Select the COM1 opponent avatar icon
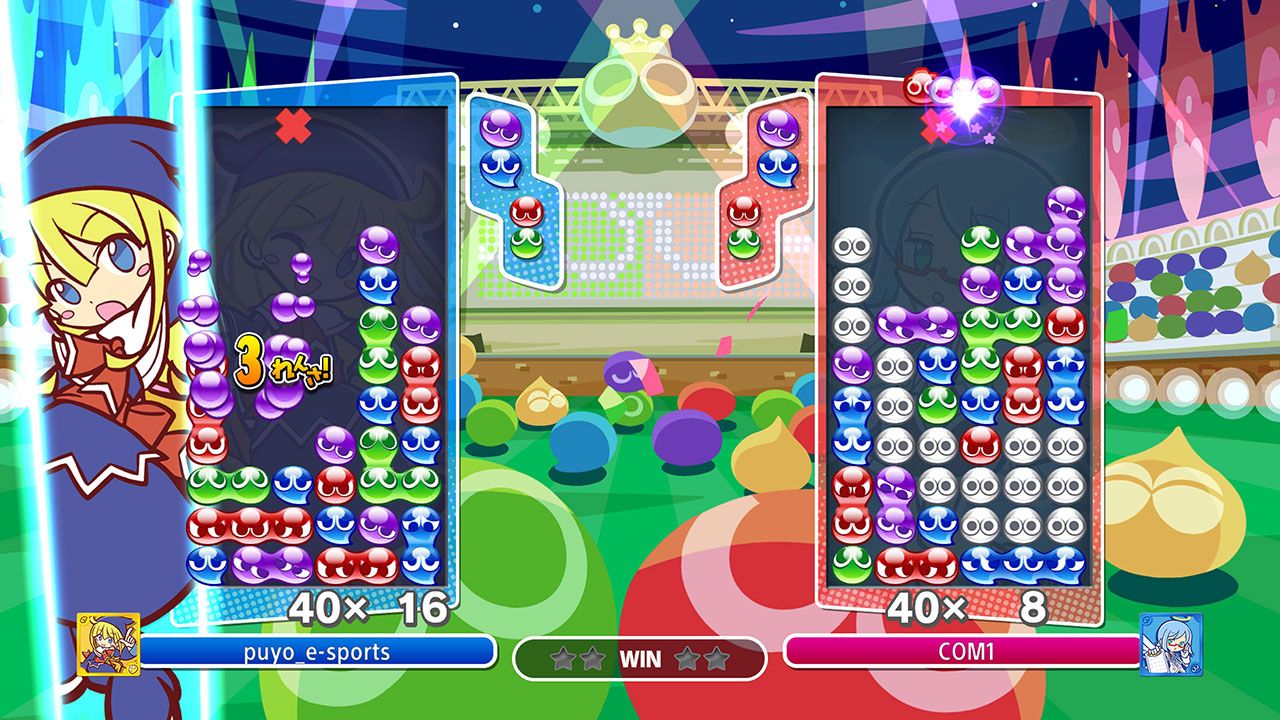Screen dimensions: 1280x720 click(x=1171, y=645)
